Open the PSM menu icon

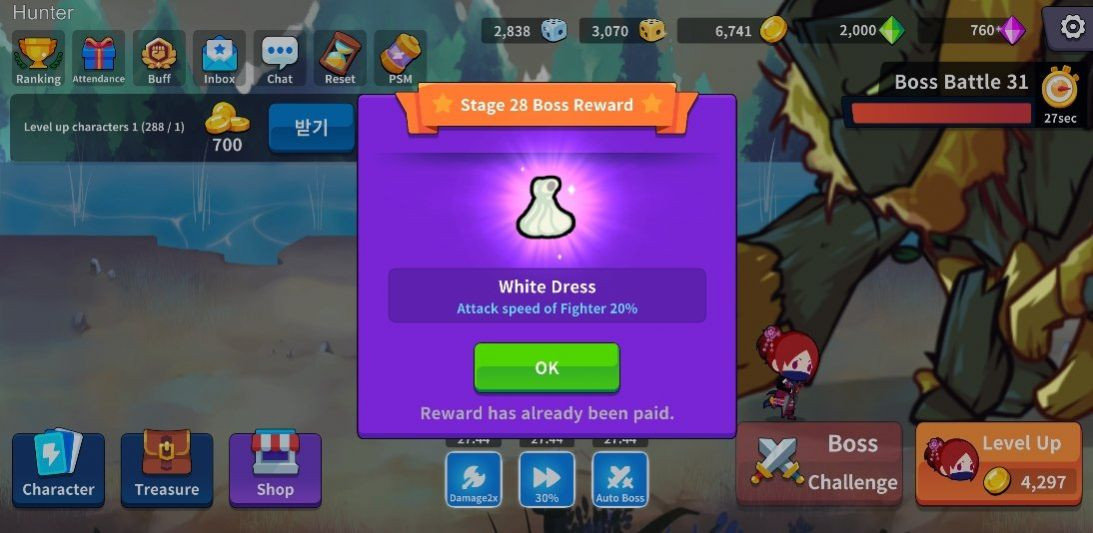(x=400, y=58)
